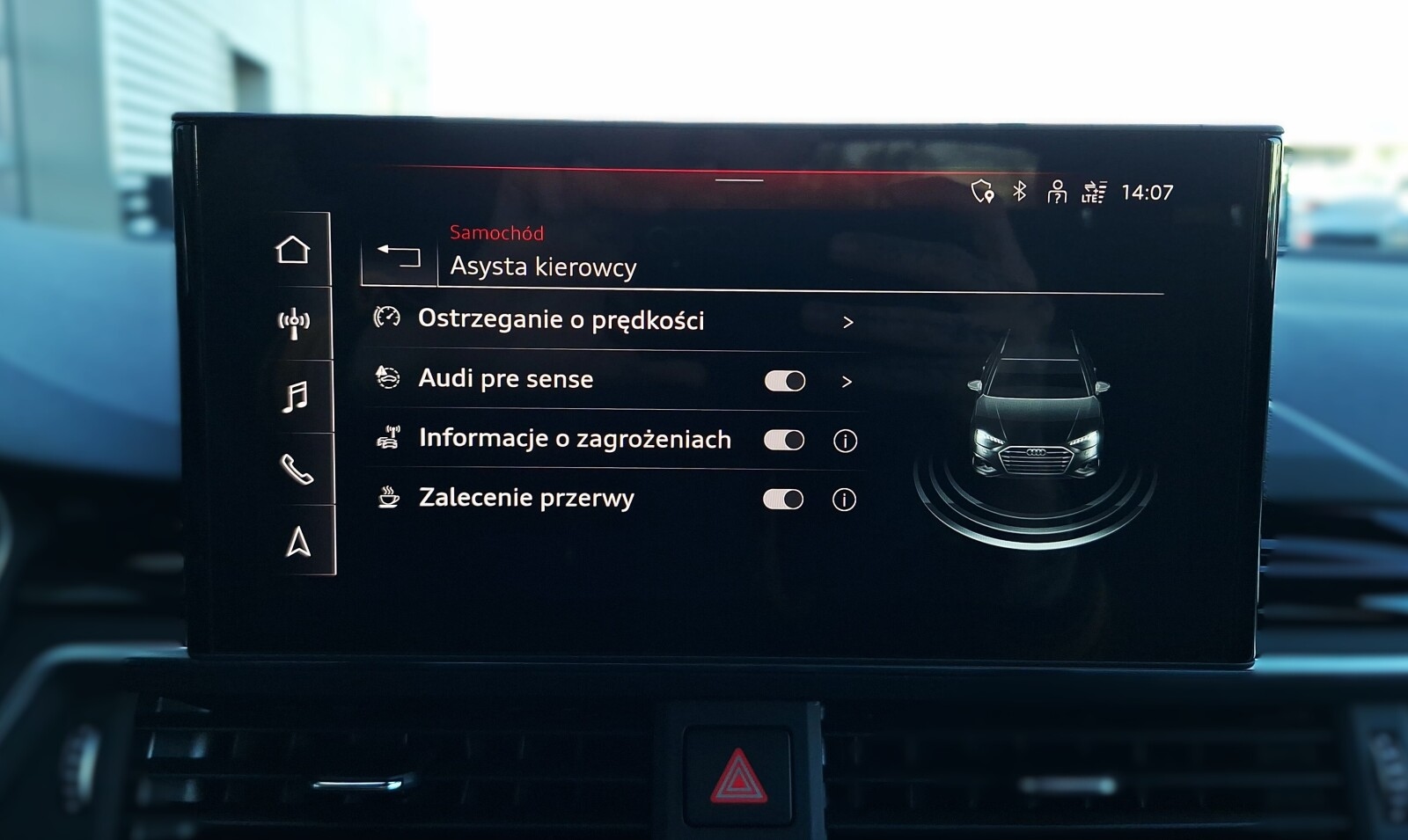Expand Ostrzeganie o prędkości with its chevron
Image resolution: width=1408 pixels, height=840 pixels.
pyautogui.click(x=847, y=322)
